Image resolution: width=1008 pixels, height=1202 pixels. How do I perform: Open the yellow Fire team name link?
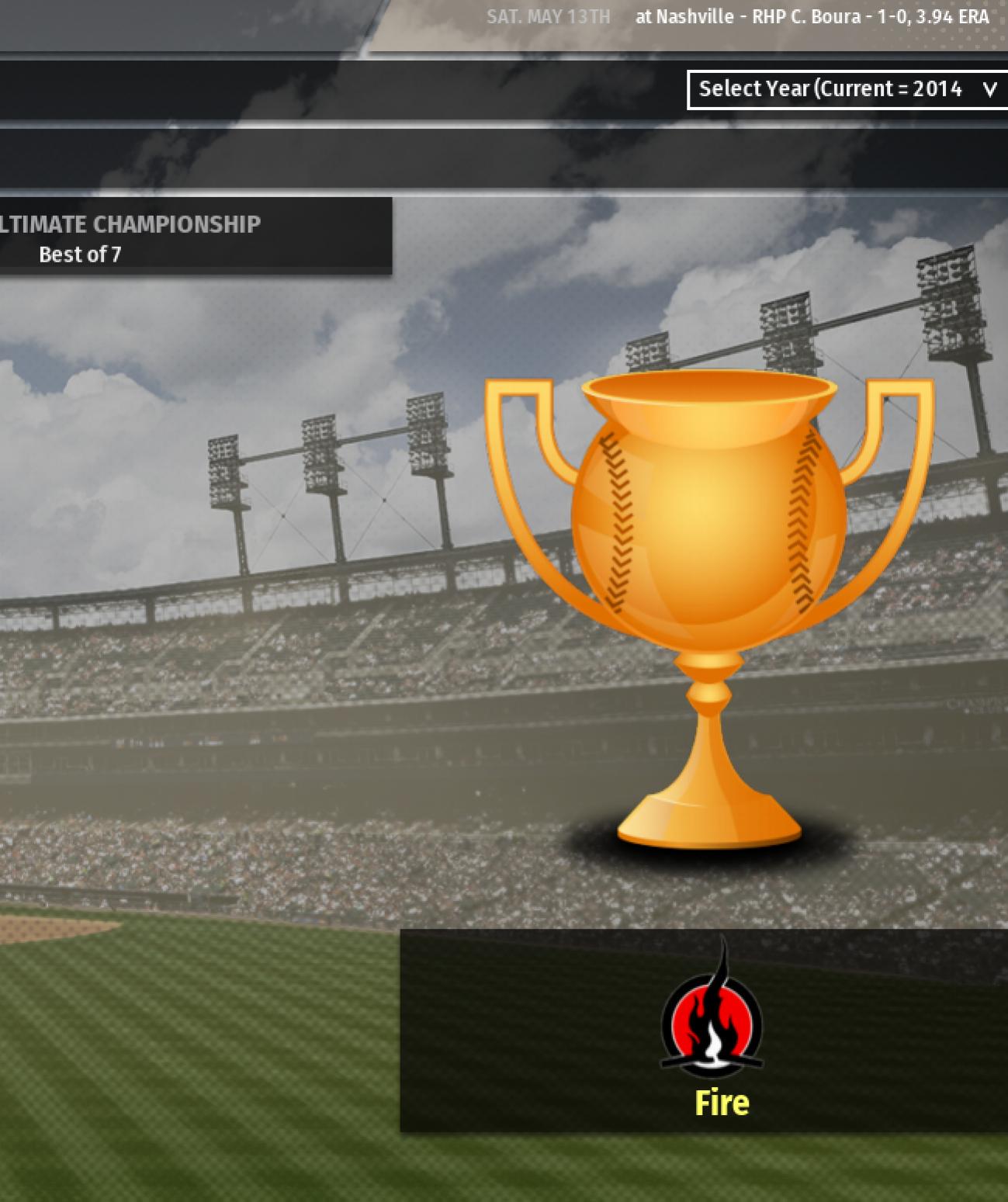pyautogui.click(x=722, y=1103)
